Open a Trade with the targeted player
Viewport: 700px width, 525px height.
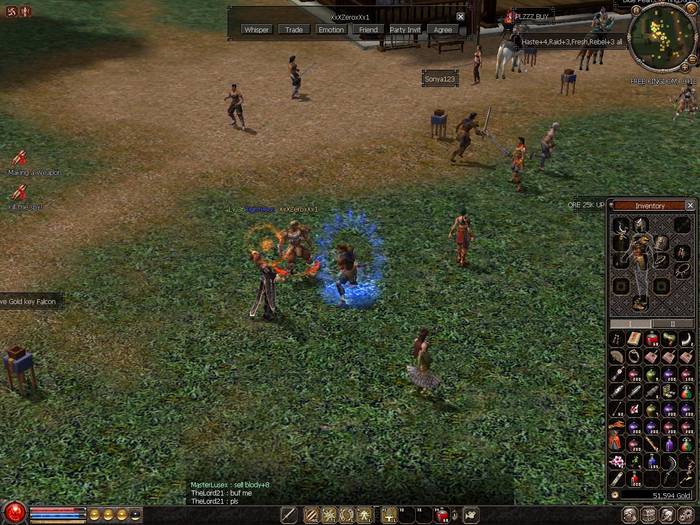pyautogui.click(x=293, y=30)
